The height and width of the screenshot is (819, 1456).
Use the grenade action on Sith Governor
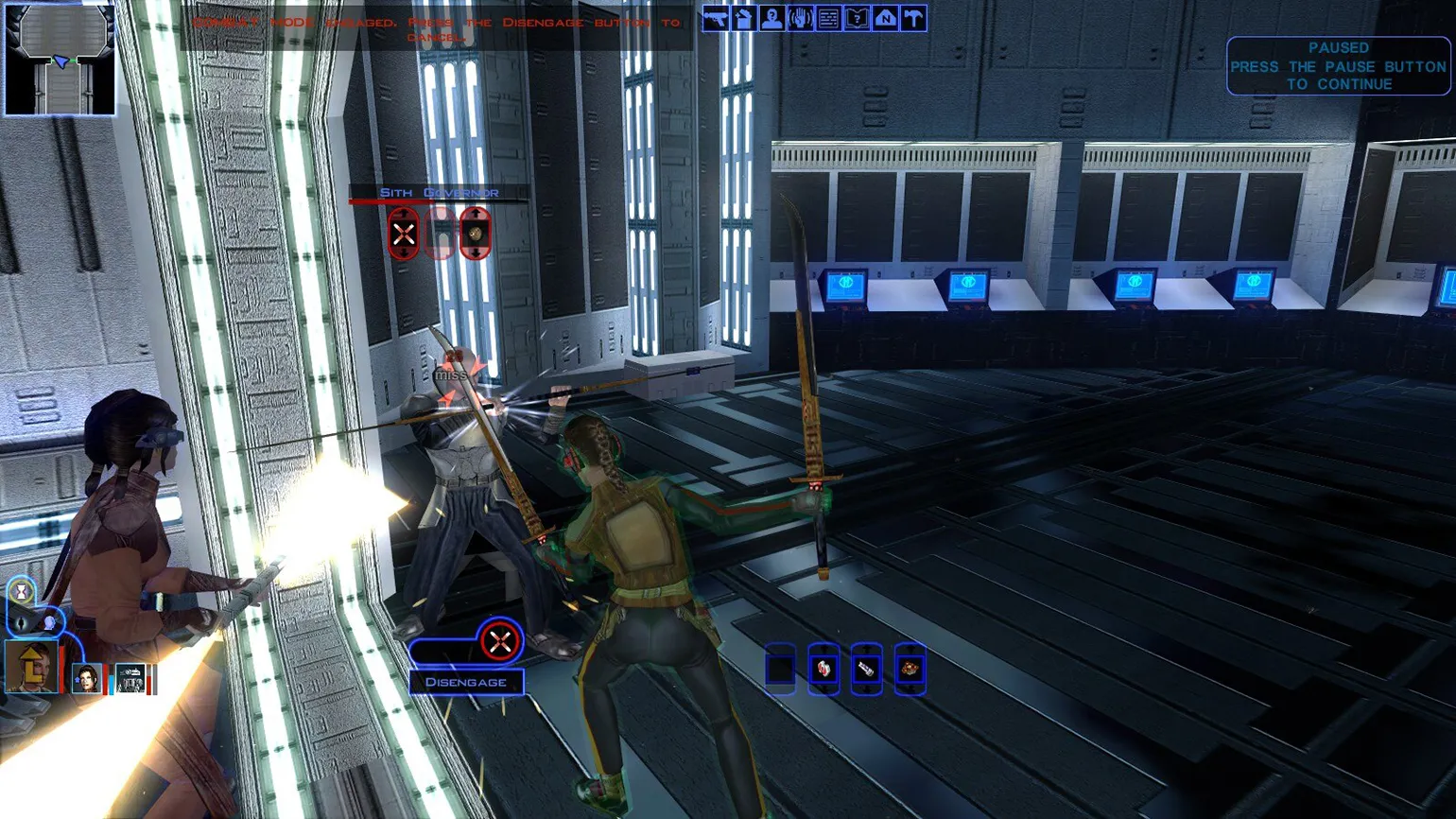pos(475,233)
